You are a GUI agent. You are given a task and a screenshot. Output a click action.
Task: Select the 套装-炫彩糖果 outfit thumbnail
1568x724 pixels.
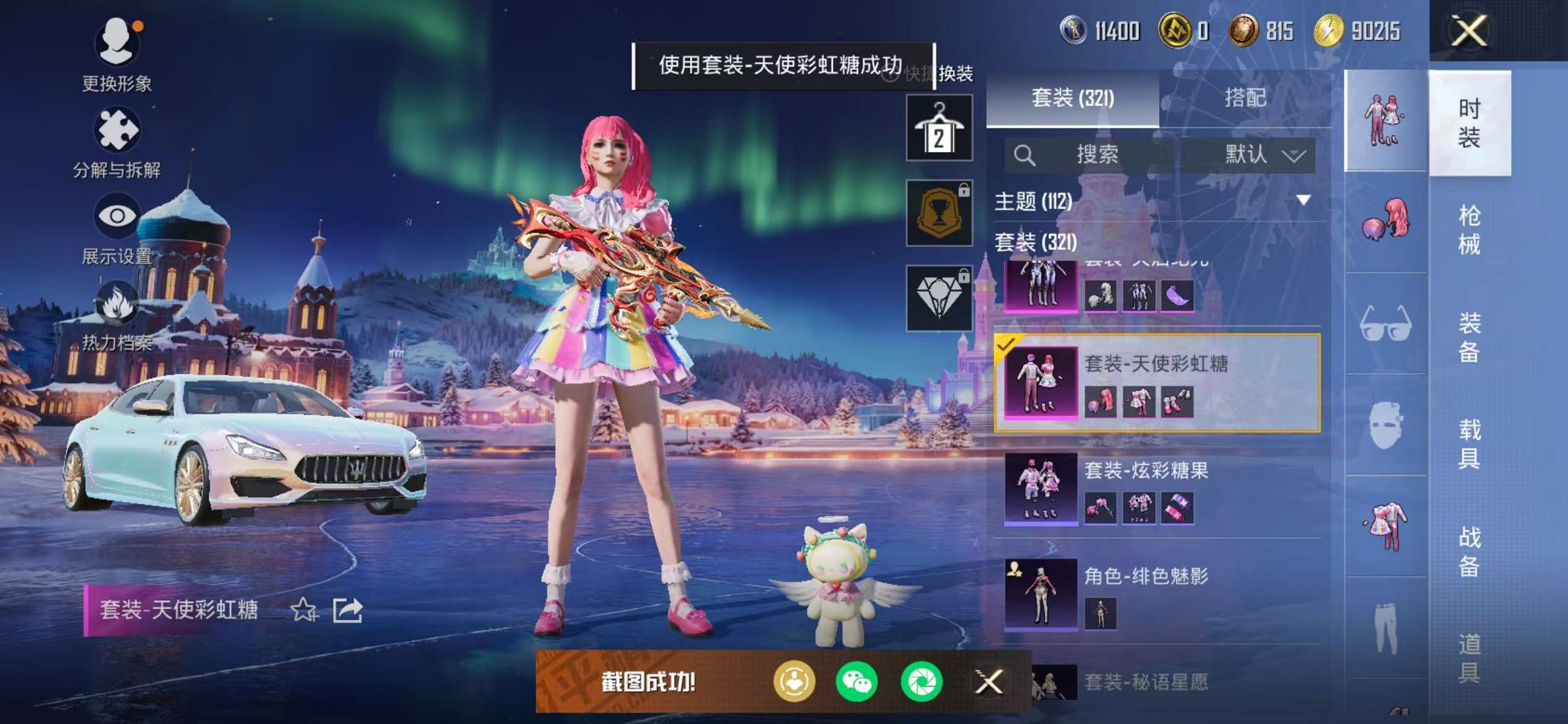coord(1040,486)
